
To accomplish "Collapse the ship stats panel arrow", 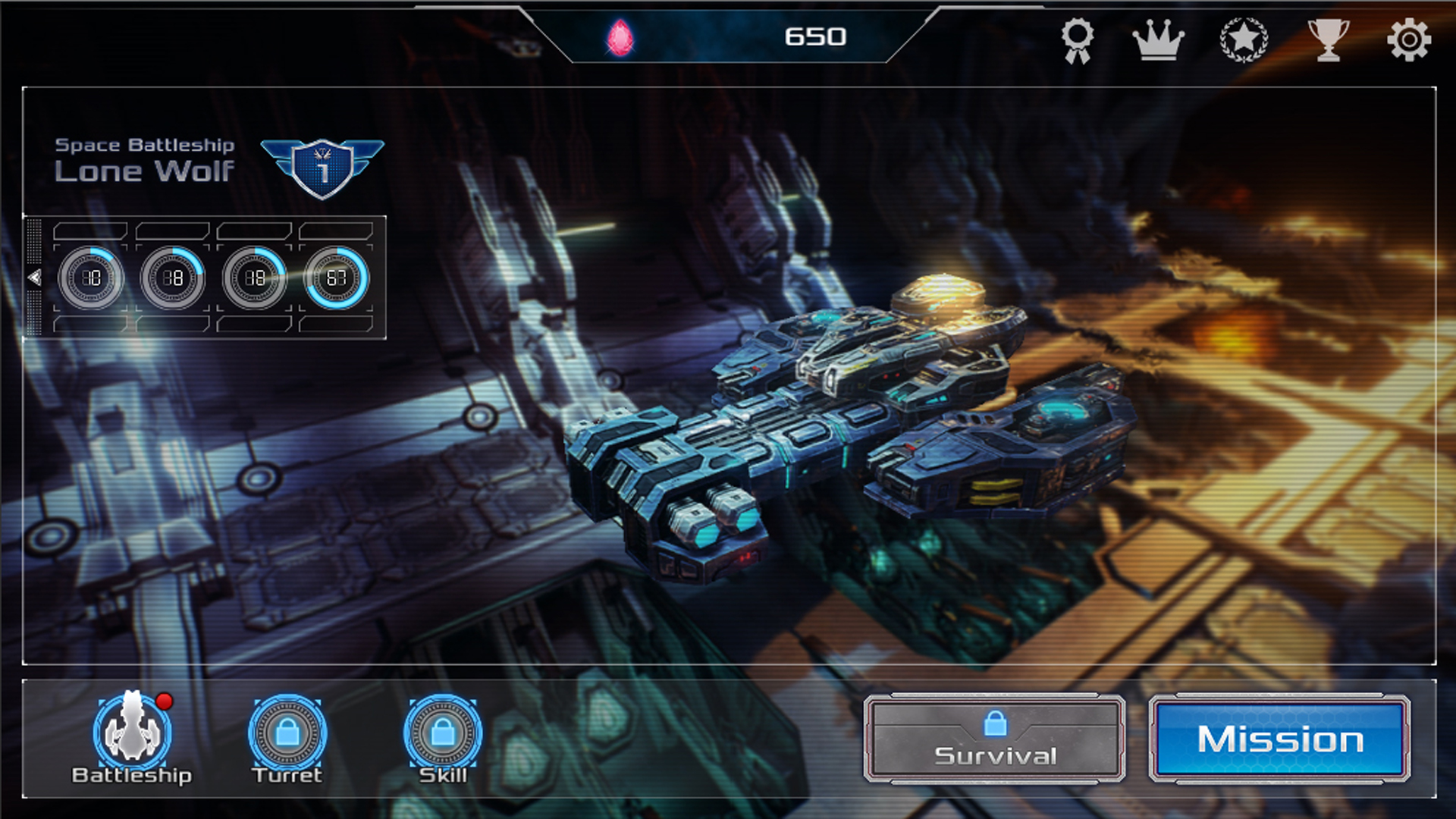I will click(34, 275).
